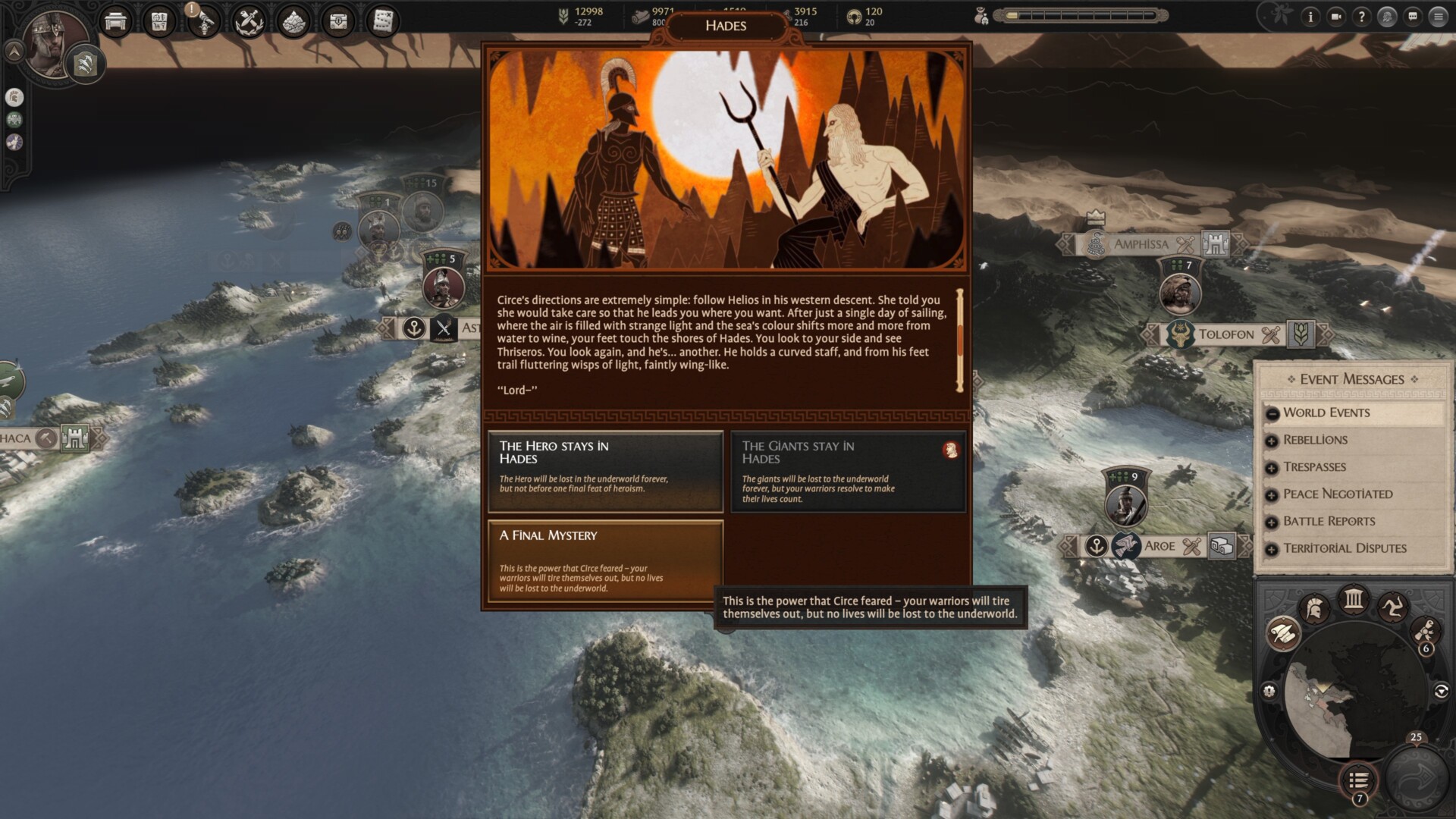Pick the "A Final Mystery" choice
This screenshot has width=1456, height=819.
coord(605,561)
